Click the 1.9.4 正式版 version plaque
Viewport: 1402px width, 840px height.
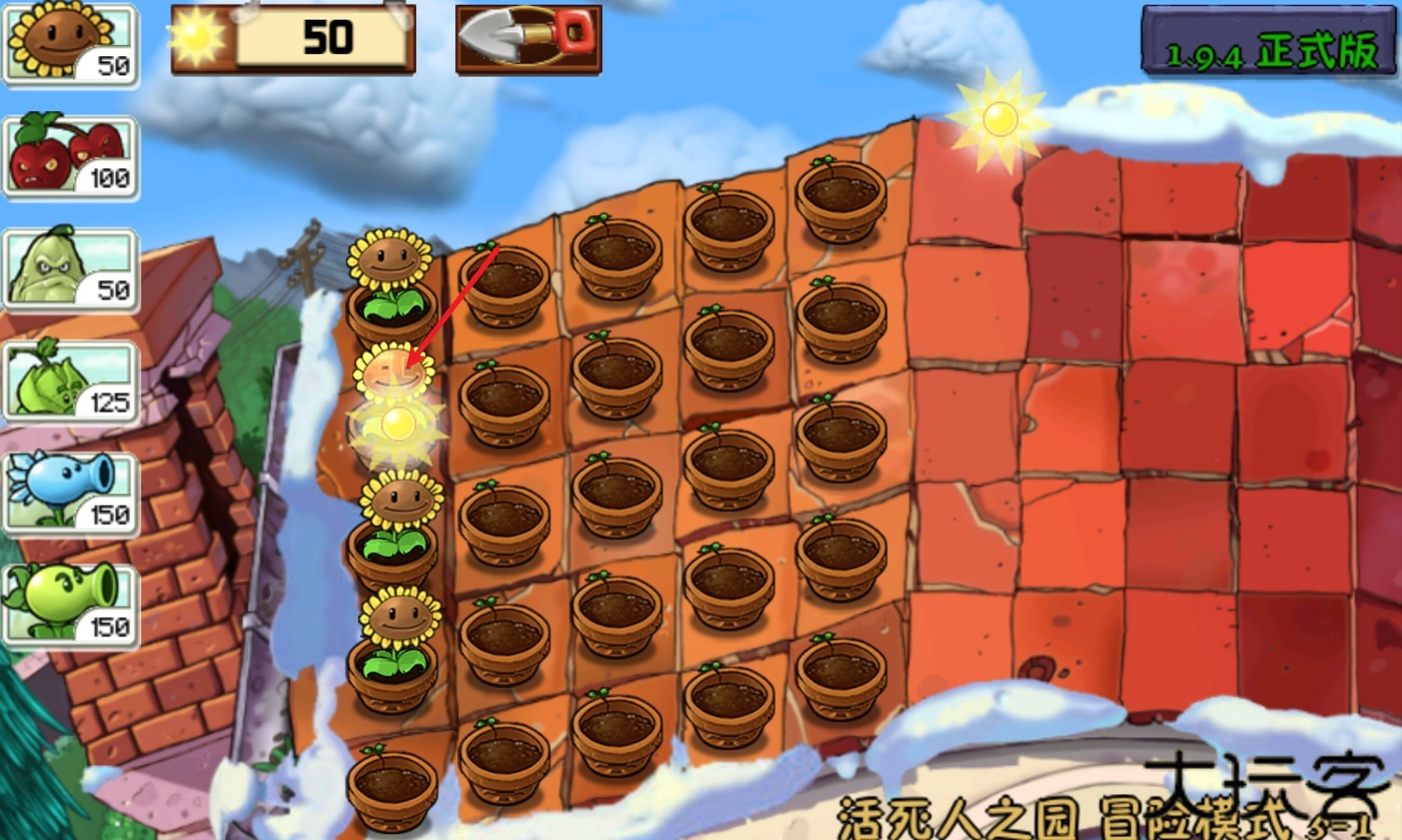(x=1268, y=40)
